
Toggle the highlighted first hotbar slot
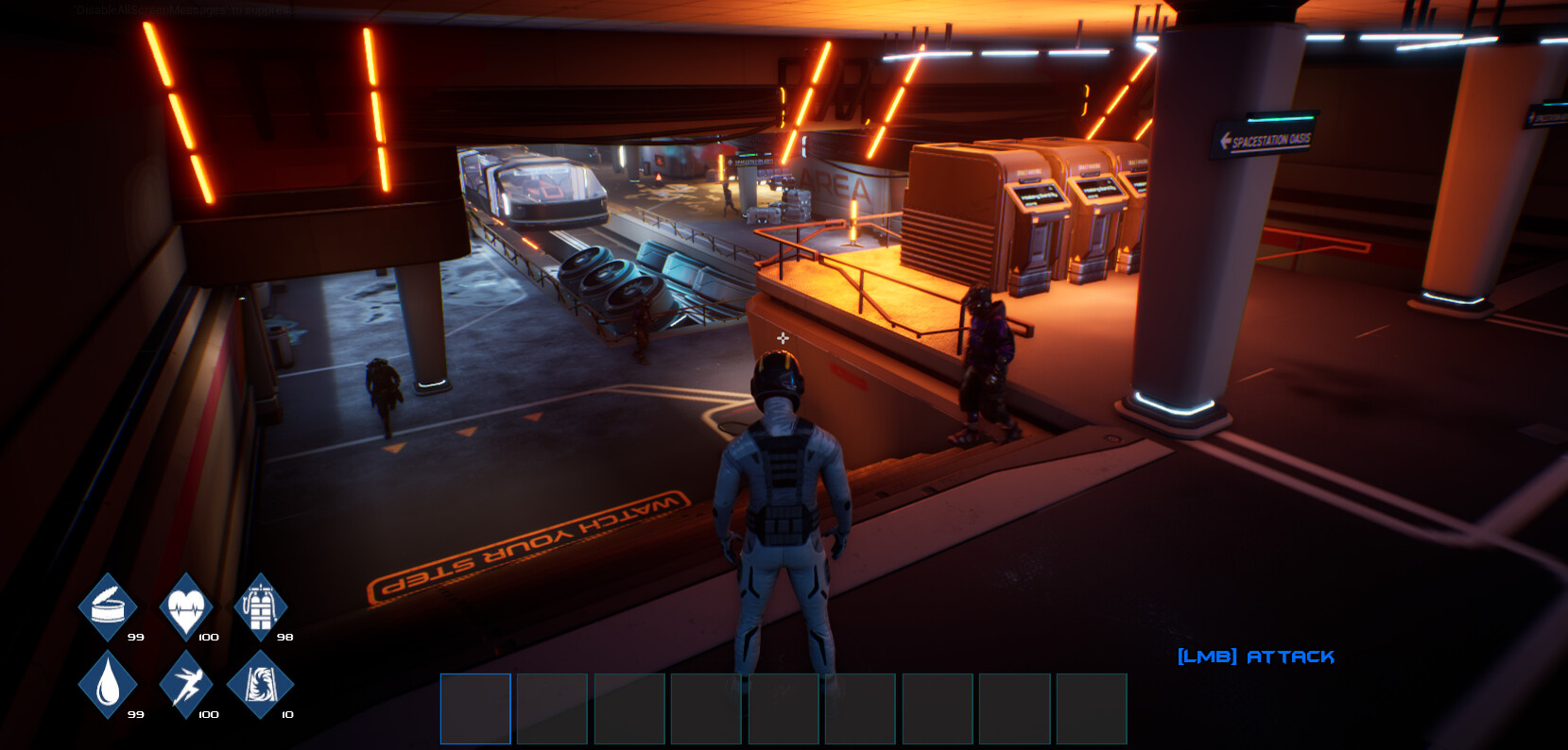(x=476, y=708)
